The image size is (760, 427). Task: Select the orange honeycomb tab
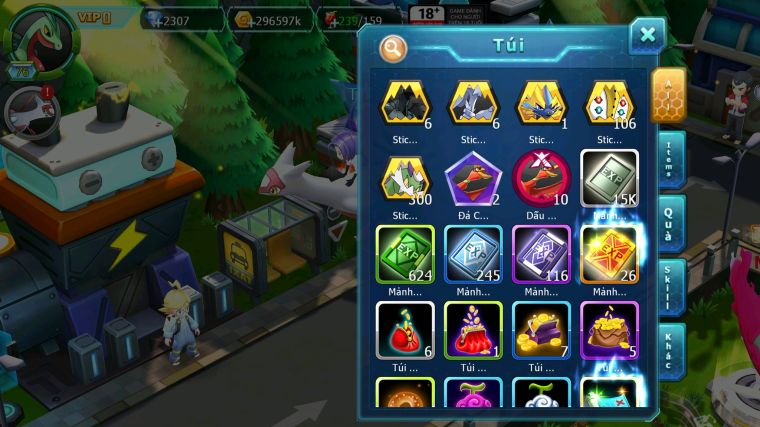click(x=668, y=95)
